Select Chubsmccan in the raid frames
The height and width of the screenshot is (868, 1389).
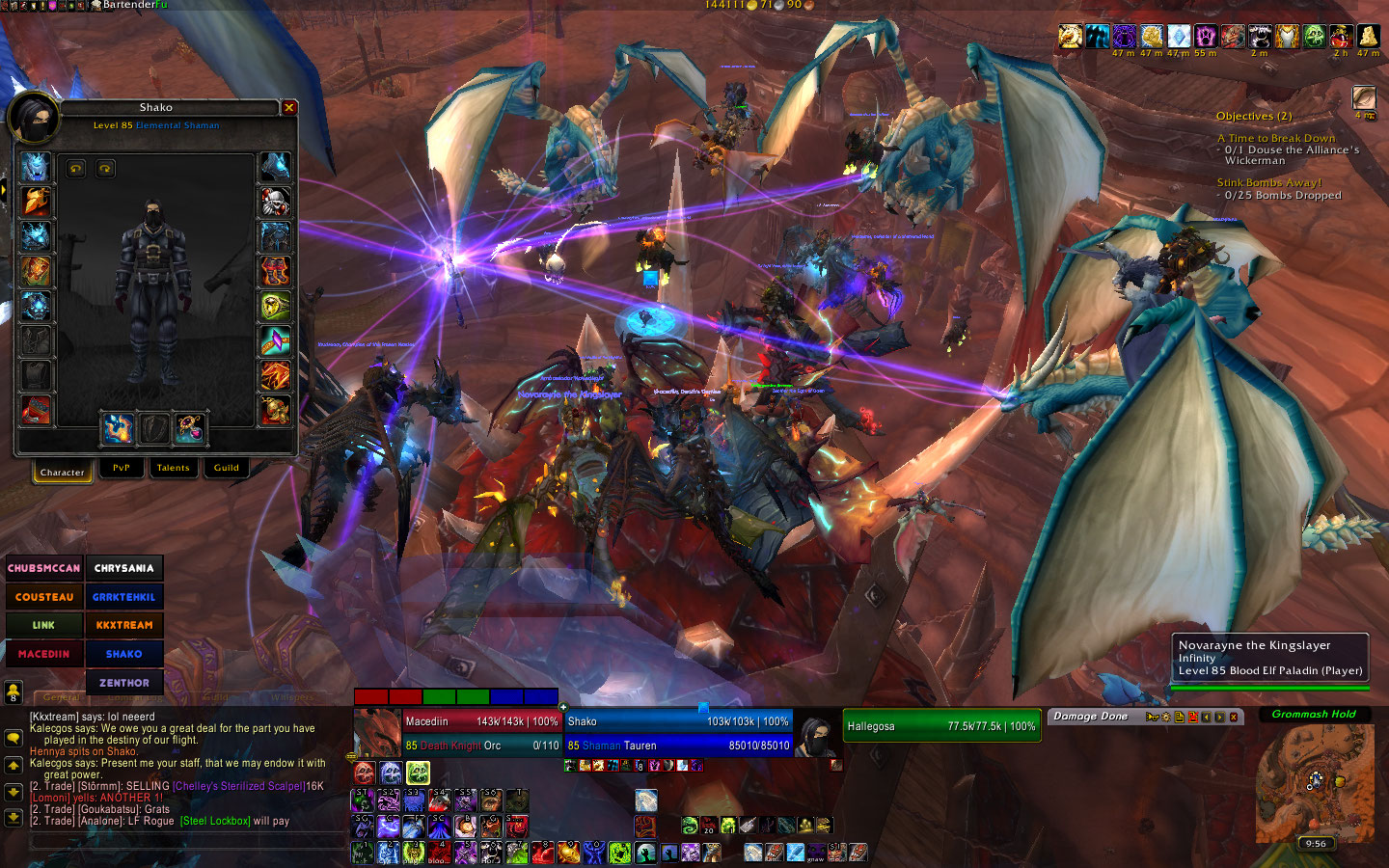[44, 568]
